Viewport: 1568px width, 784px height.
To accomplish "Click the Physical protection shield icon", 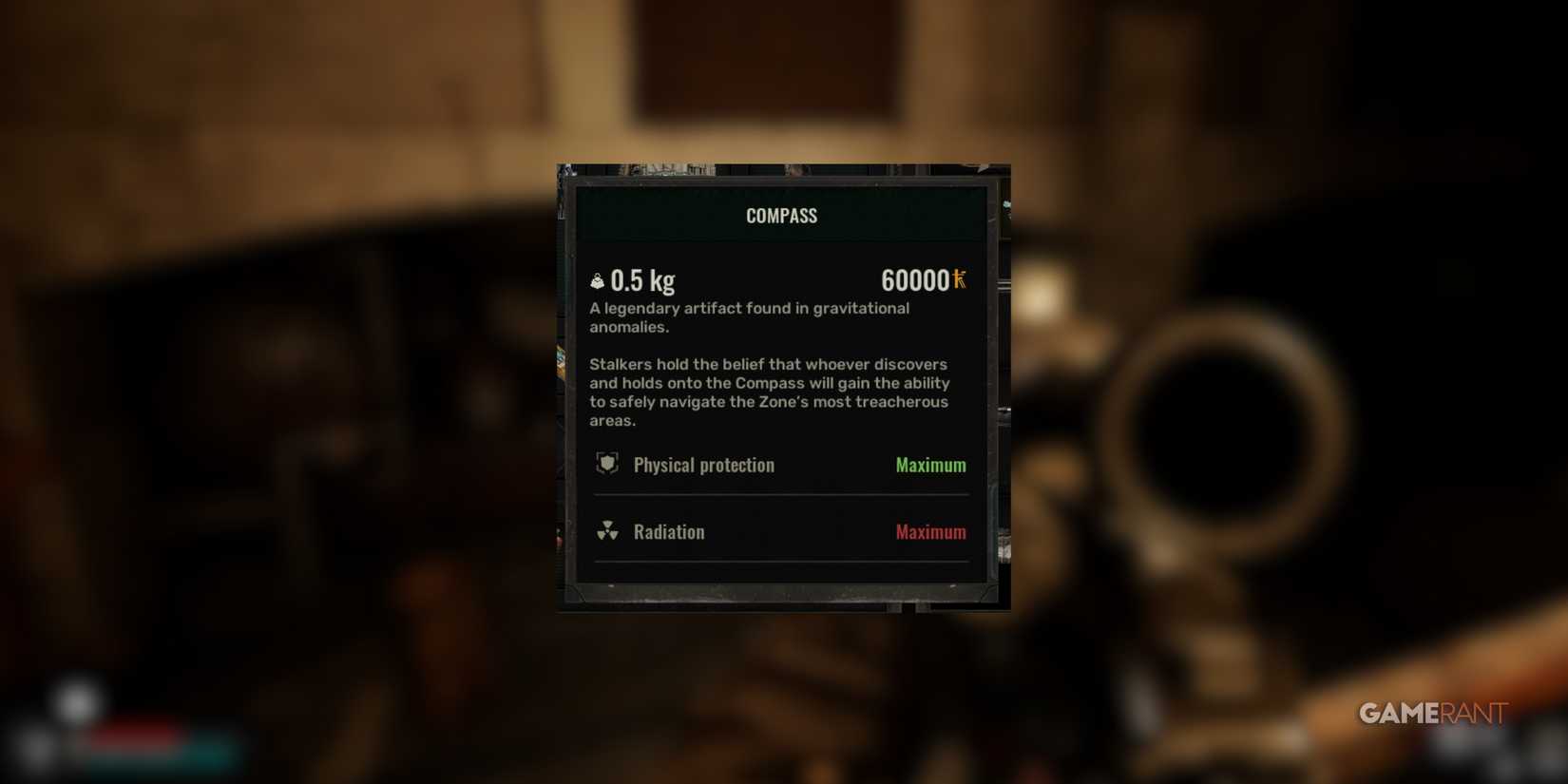I will click(x=608, y=465).
